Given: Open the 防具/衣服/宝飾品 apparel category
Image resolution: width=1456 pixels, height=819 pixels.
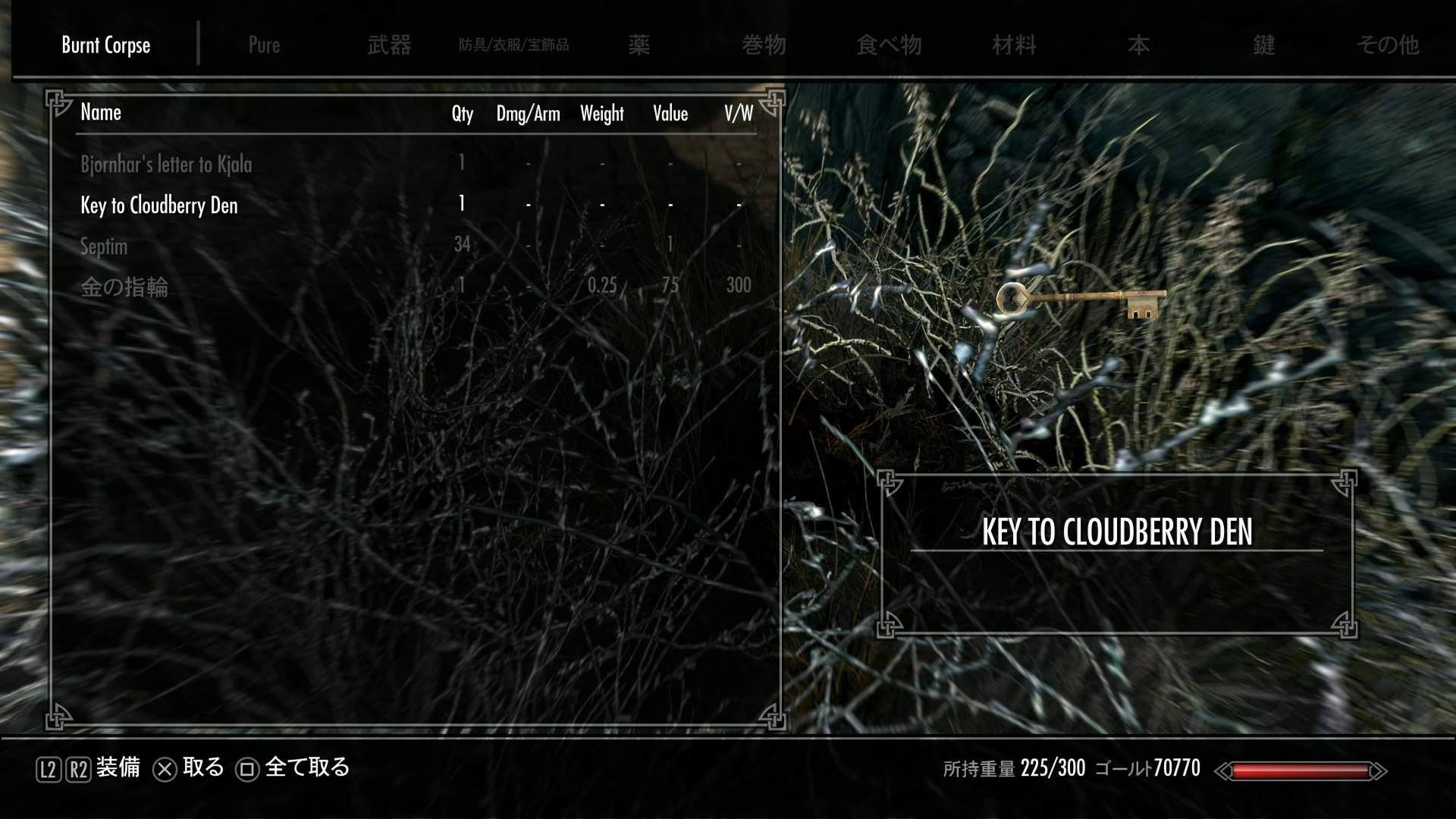Looking at the screenshot, I should (513, 45).
